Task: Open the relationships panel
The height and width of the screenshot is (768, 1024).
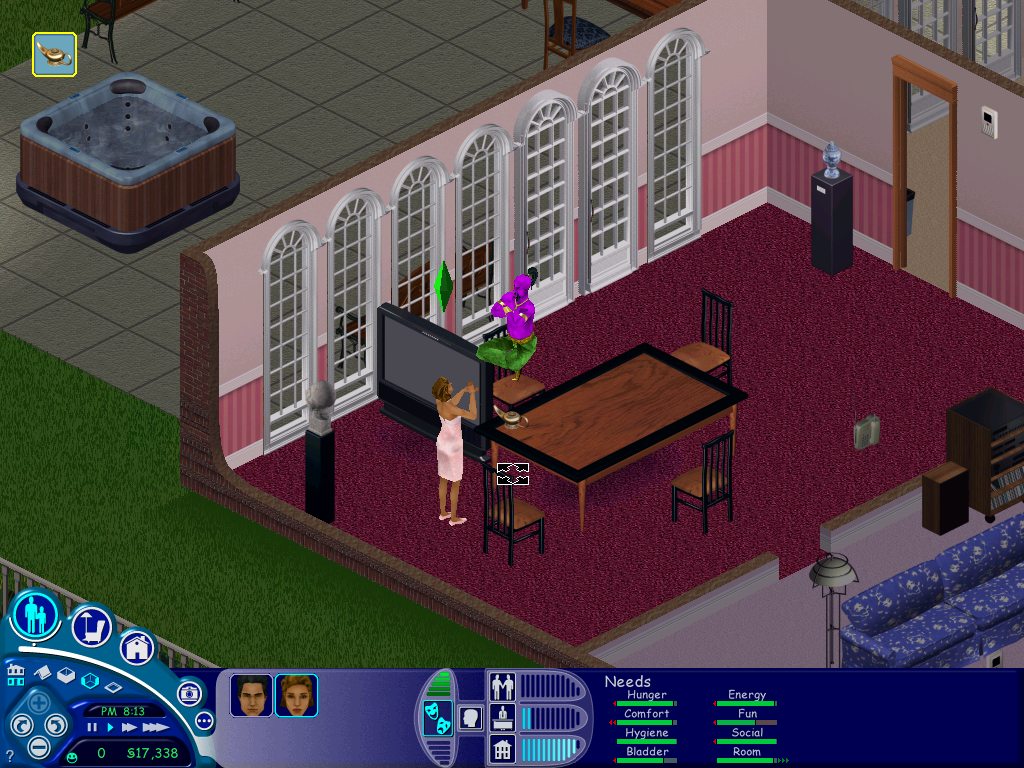Action: pos(501,687)
